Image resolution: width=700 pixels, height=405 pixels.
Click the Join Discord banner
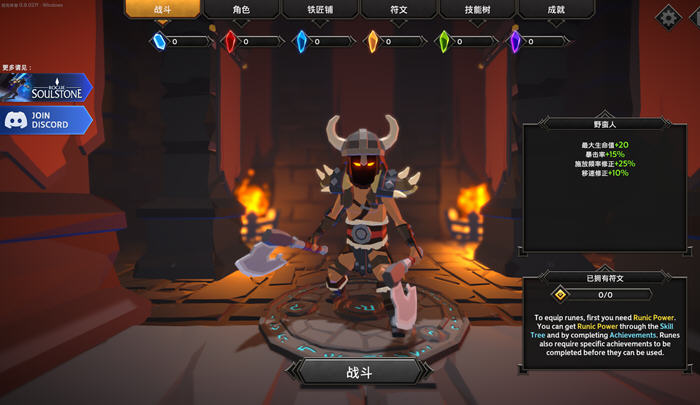pos(46,121)
